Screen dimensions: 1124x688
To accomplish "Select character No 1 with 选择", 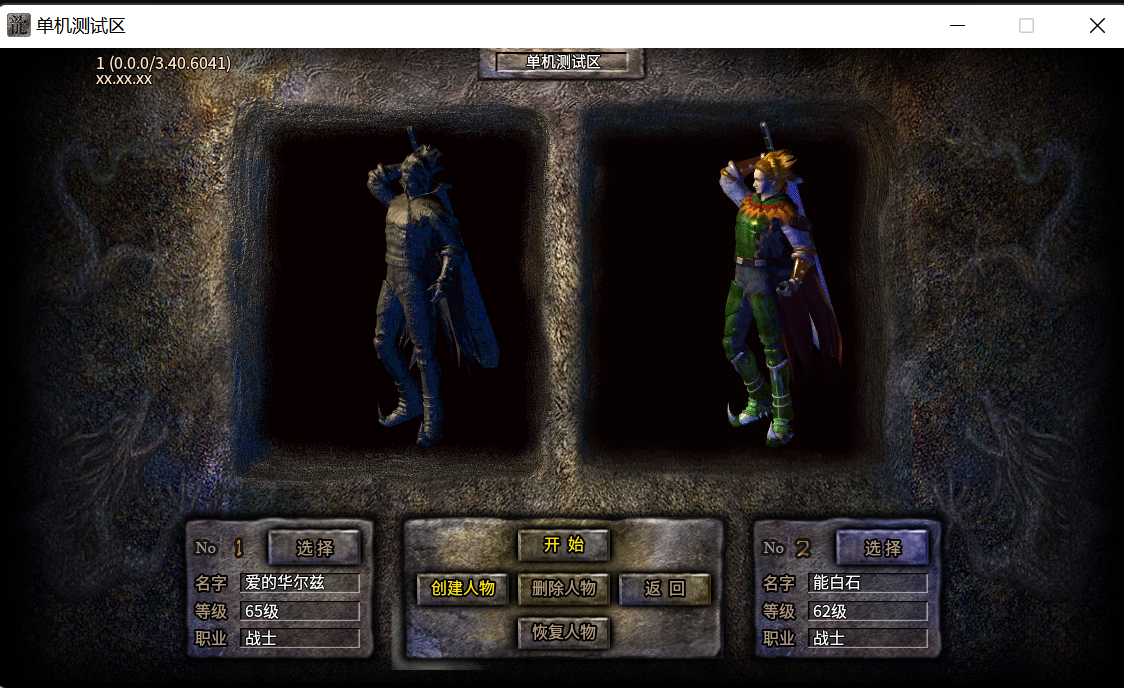I will tap(314, 548).
